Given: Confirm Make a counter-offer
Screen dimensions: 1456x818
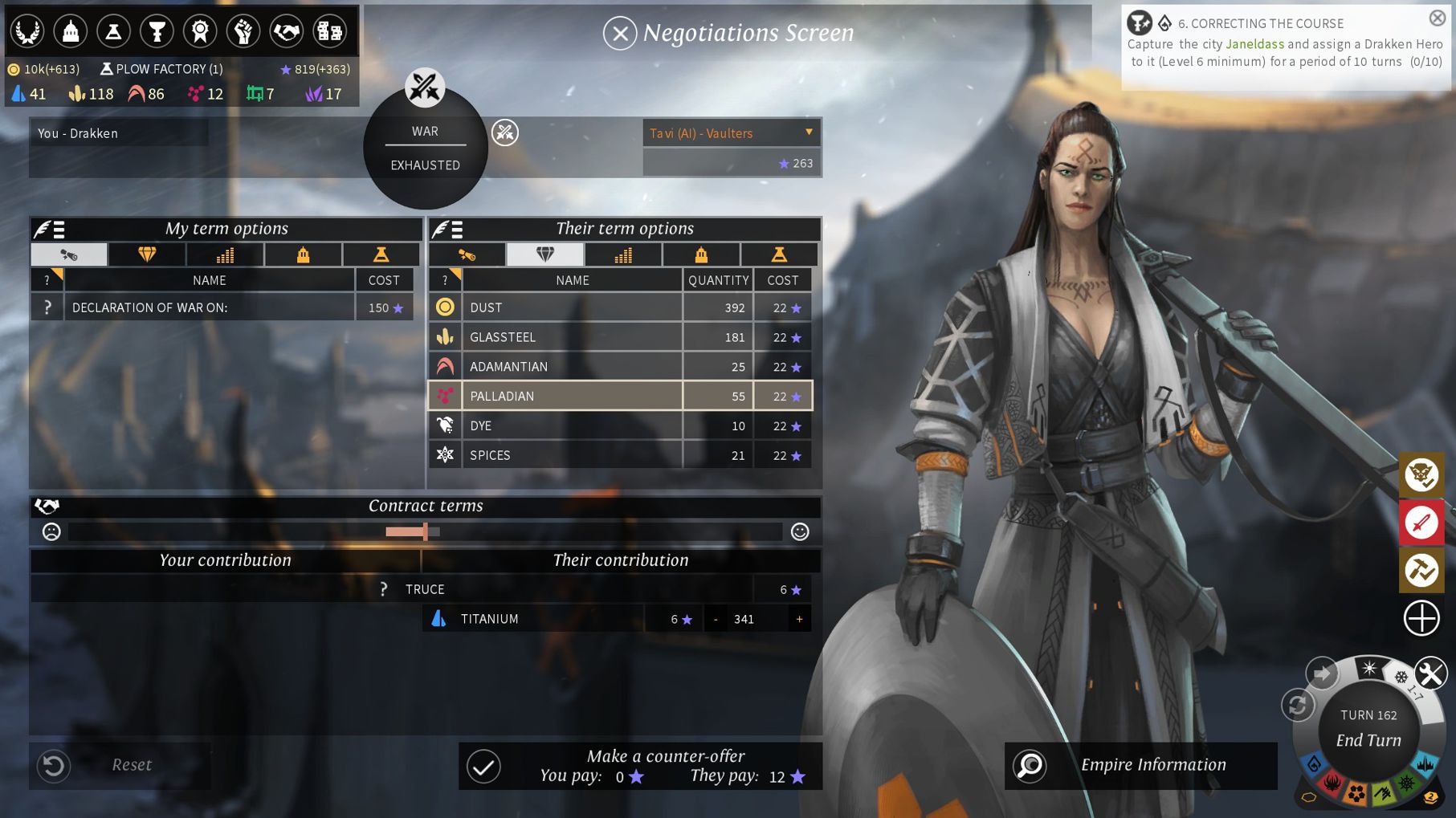Looking at the screenshot, I should (x=484, y=767).
